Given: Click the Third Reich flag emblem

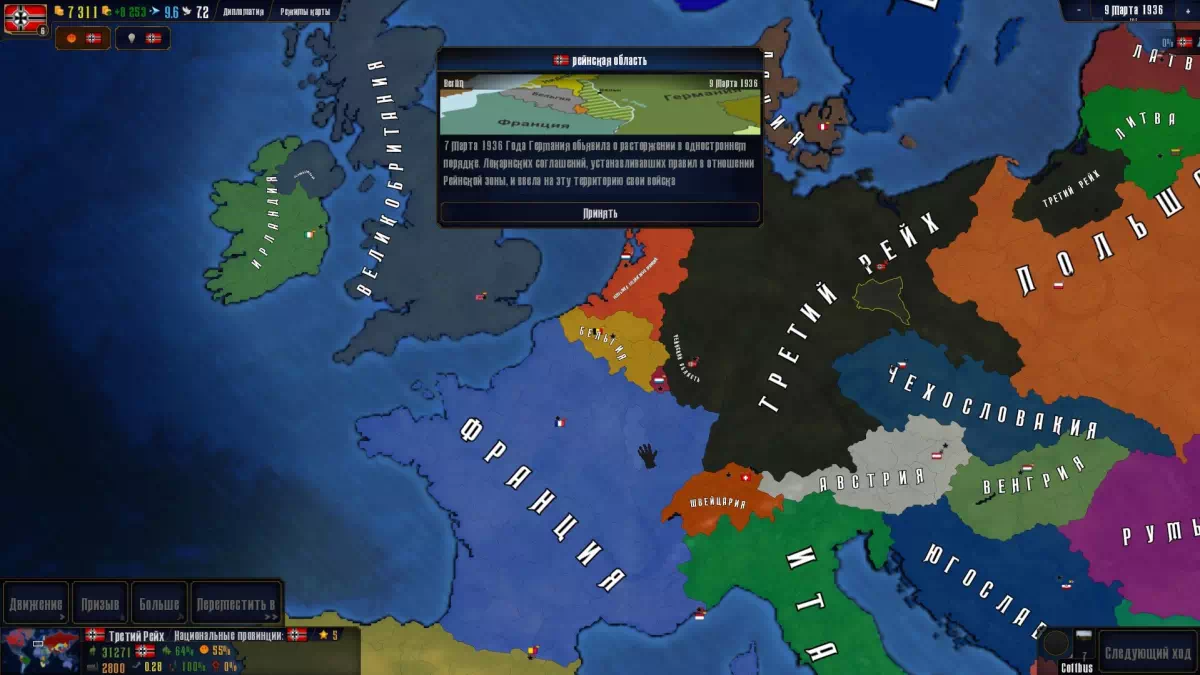Looking at the screenshot, I should (x=25, y=18).
